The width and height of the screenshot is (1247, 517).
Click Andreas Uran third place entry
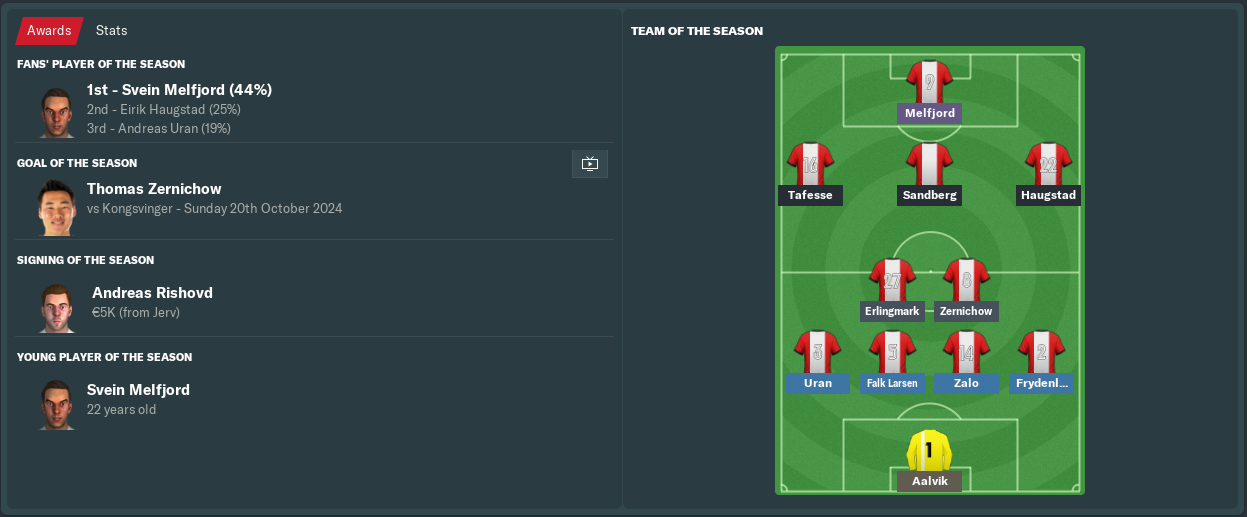158,128
